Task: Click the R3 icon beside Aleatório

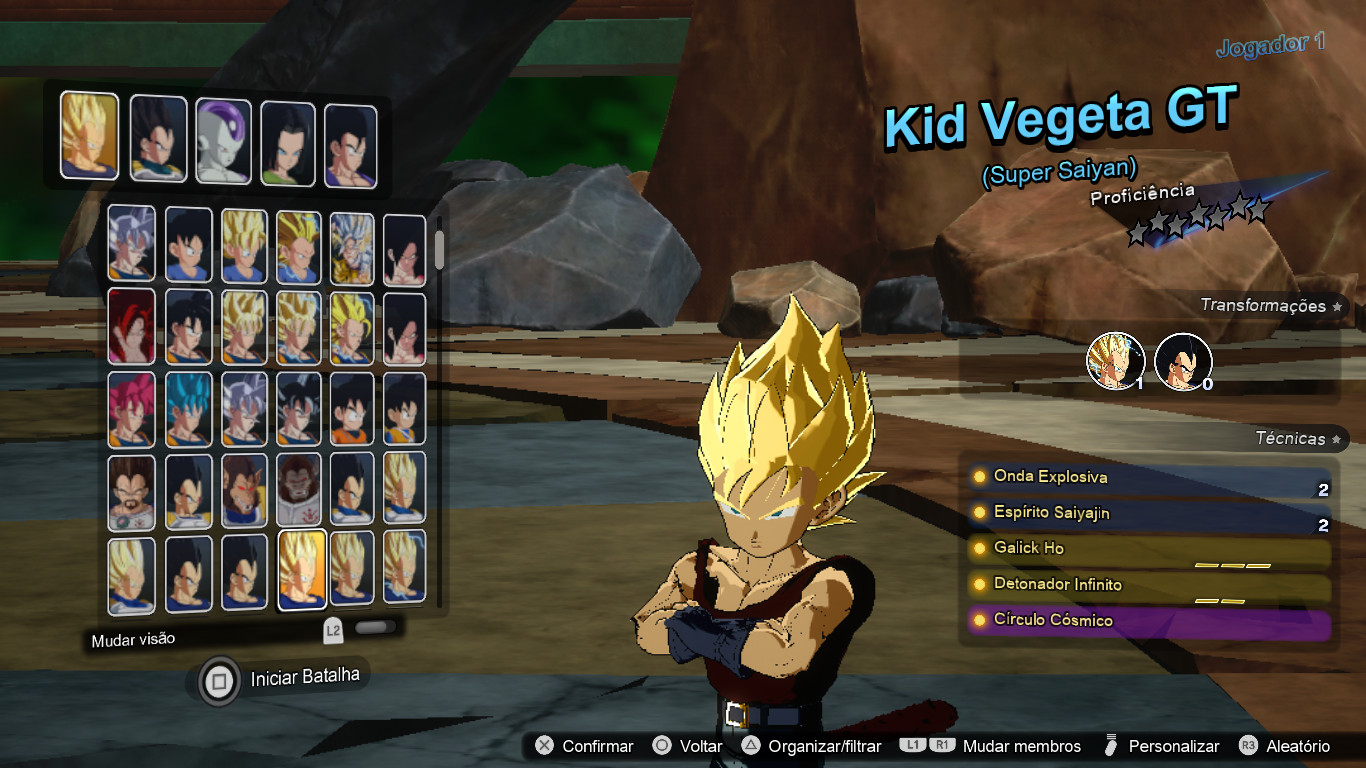Action: pyautogui.click(x=1247, y=746)
